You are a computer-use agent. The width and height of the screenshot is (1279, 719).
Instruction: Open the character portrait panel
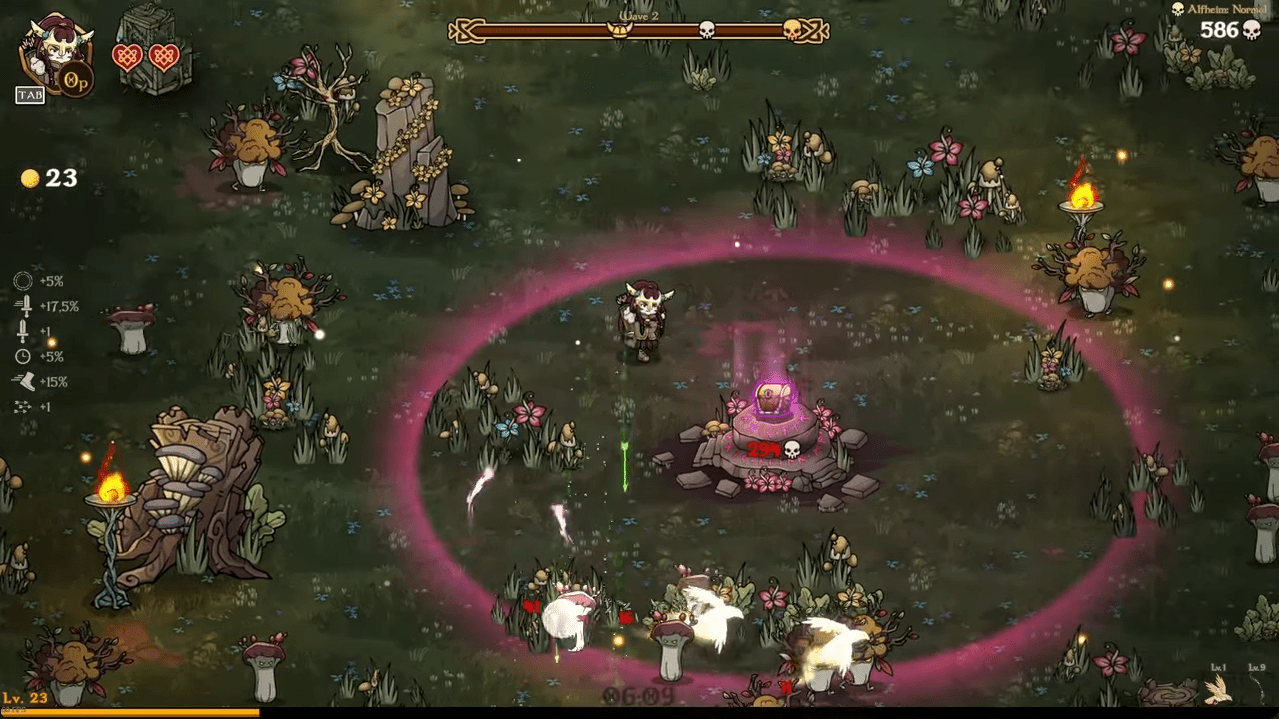pyautogui.click(x=52, y=54)
